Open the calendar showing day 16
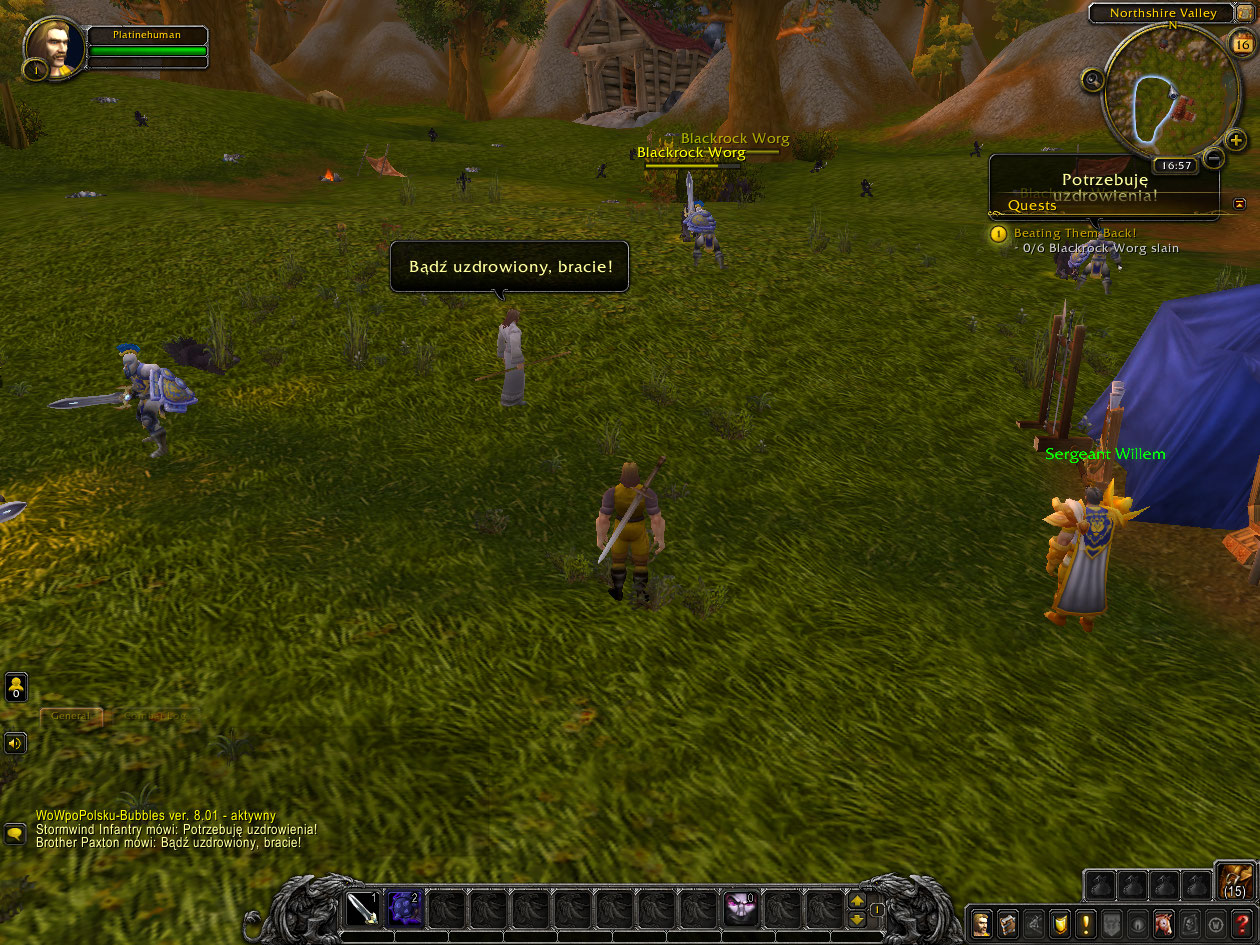Screen dimensions: 1260x945 point(1242,44)
